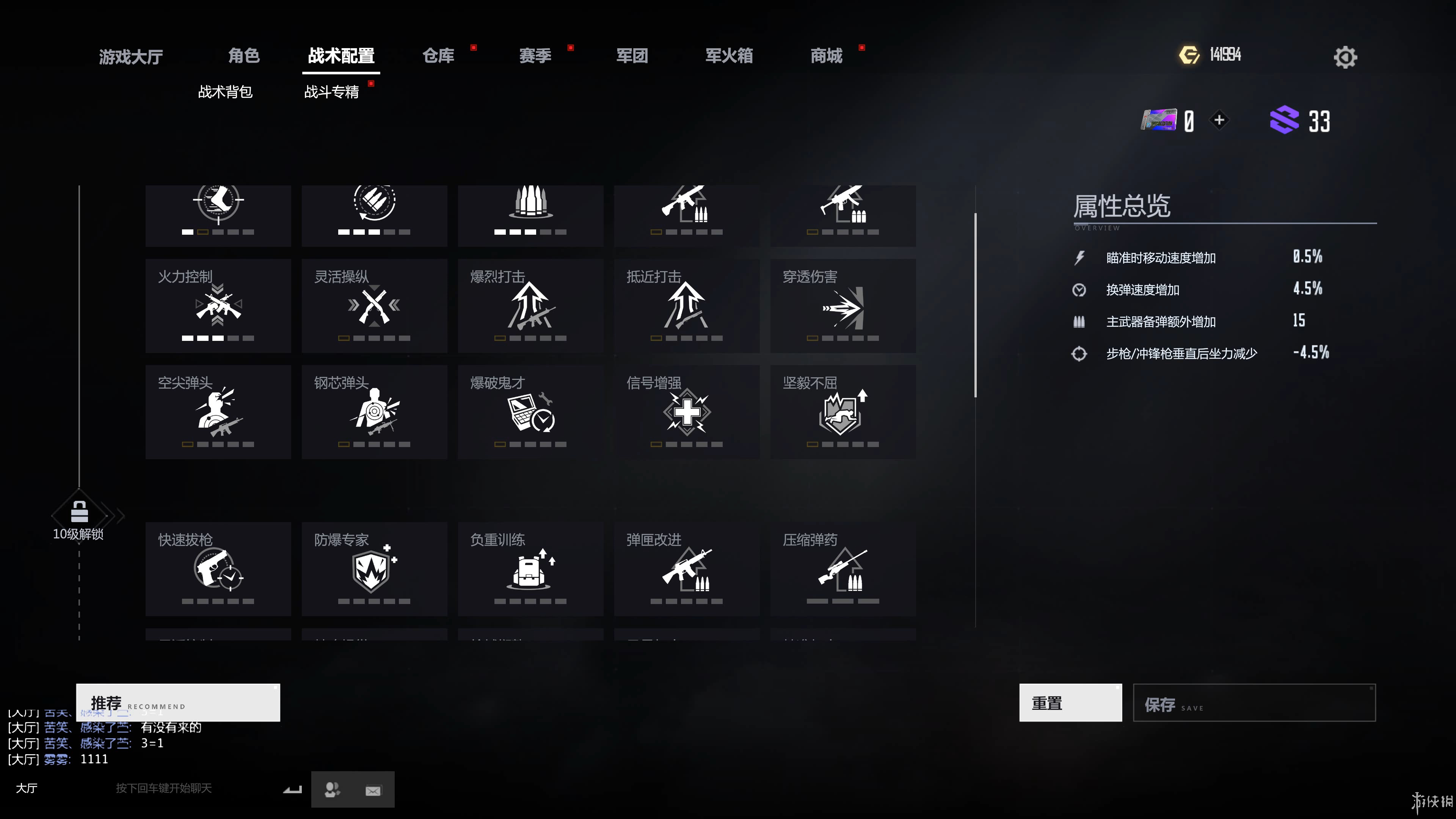Viewport: 1456px width, 819px height.
Task: Switch to the 战术背包 sub-tab
Action: pos(225,91)
